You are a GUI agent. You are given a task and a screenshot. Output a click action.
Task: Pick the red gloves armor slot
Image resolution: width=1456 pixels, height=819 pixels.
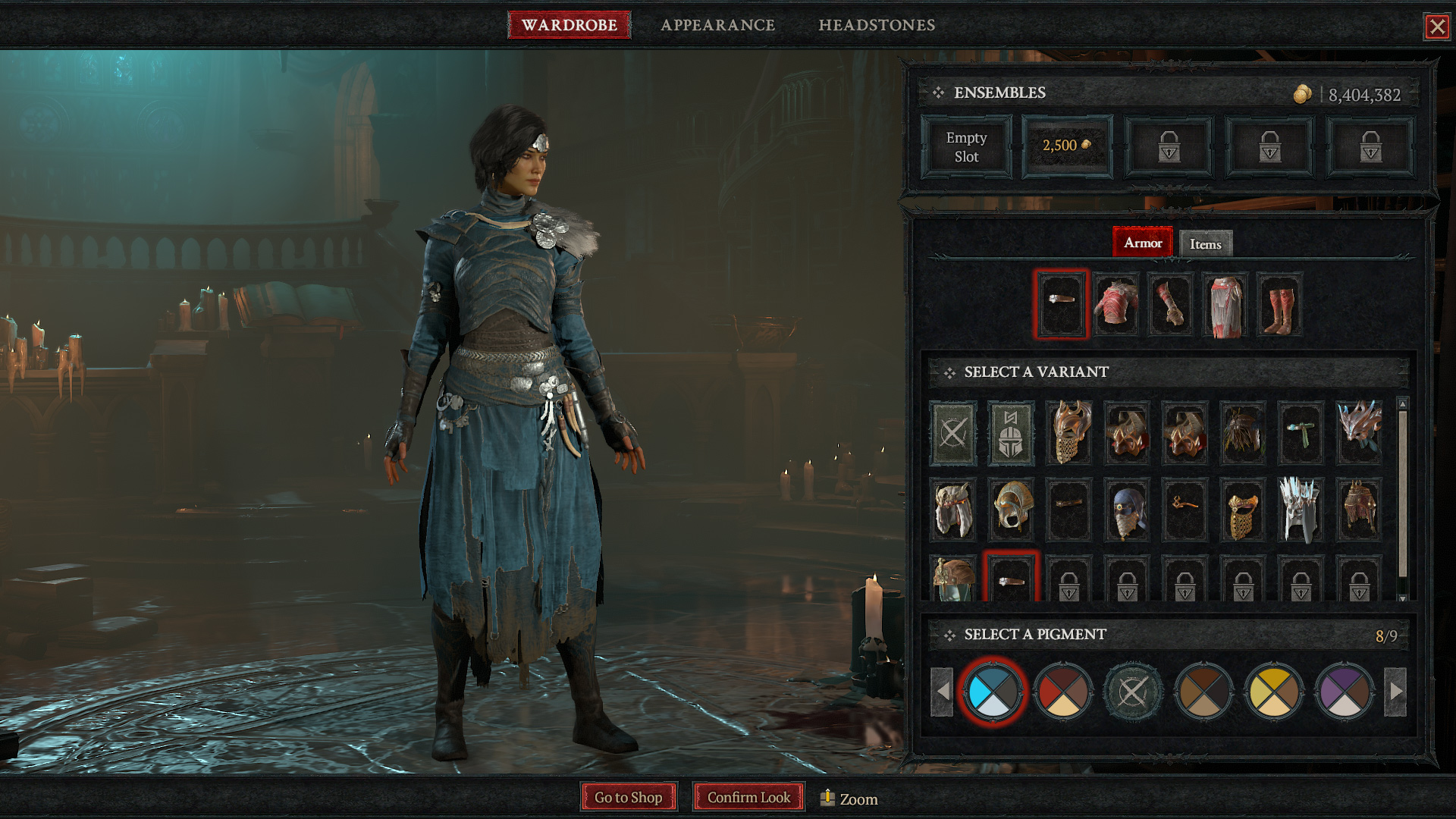click(1170, 304)
